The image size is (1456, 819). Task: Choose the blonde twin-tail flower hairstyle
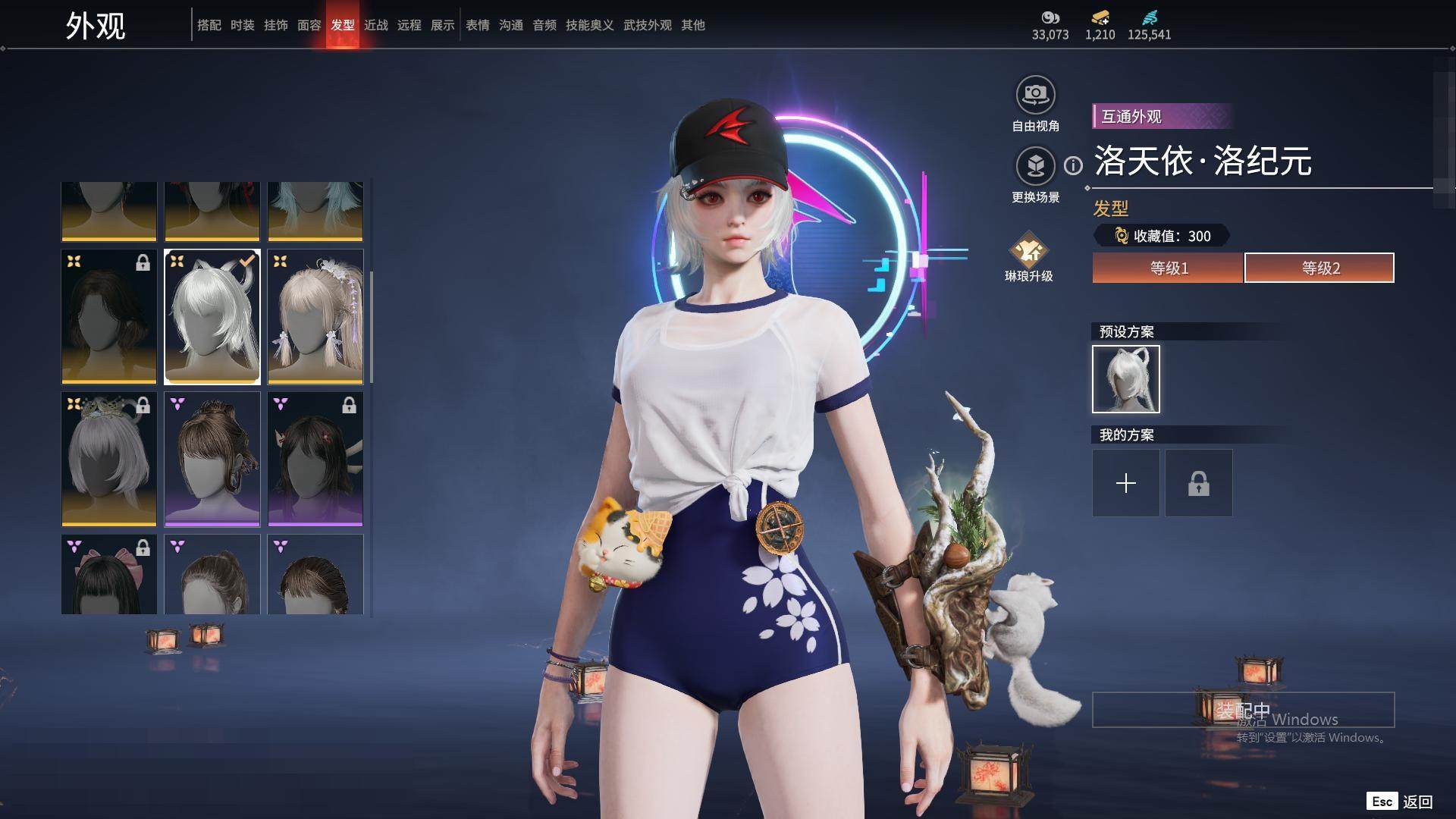click(x=315, y=317)
